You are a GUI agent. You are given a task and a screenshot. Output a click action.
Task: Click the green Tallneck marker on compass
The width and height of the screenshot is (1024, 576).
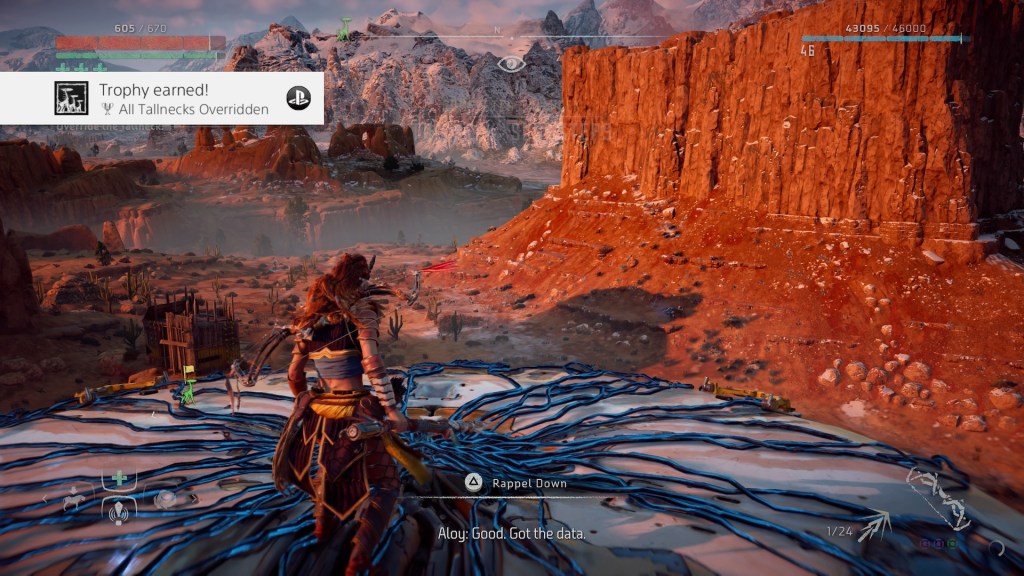[344, 28]
